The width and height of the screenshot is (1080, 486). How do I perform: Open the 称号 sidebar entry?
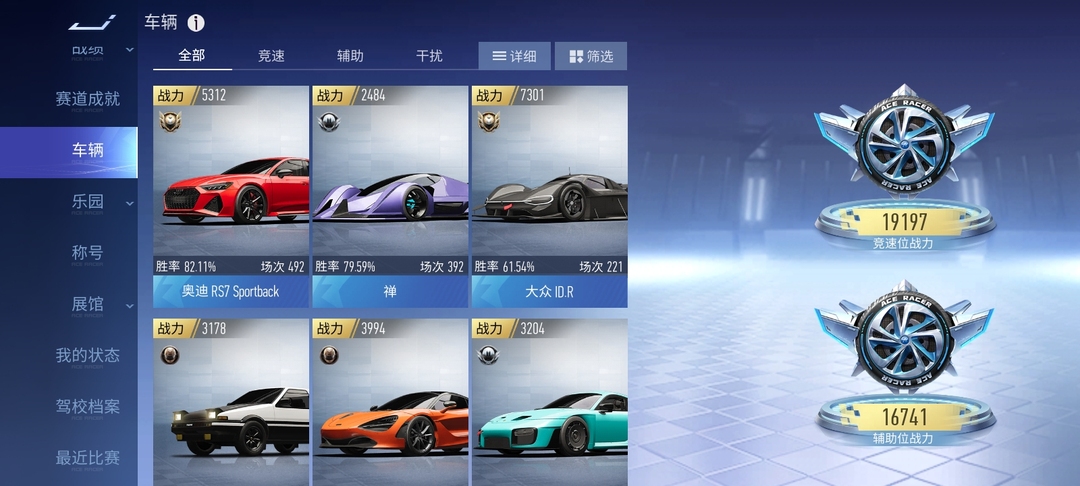pos(87,253)
